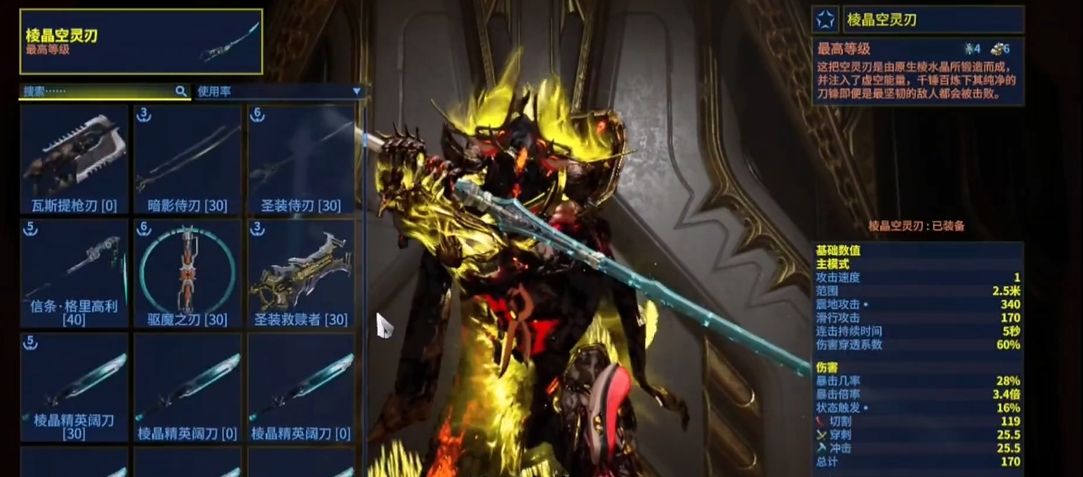Pick the 棱晶精英阔刀 [30] weapon tile
This screenshot has height=477, width=1083.
(x=75, y=387)
